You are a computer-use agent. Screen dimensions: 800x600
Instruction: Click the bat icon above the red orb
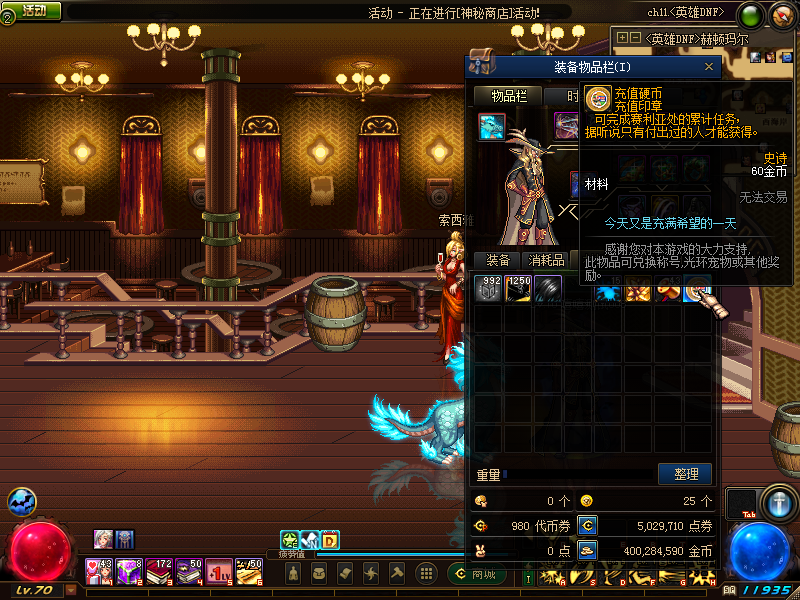(22, 502)
